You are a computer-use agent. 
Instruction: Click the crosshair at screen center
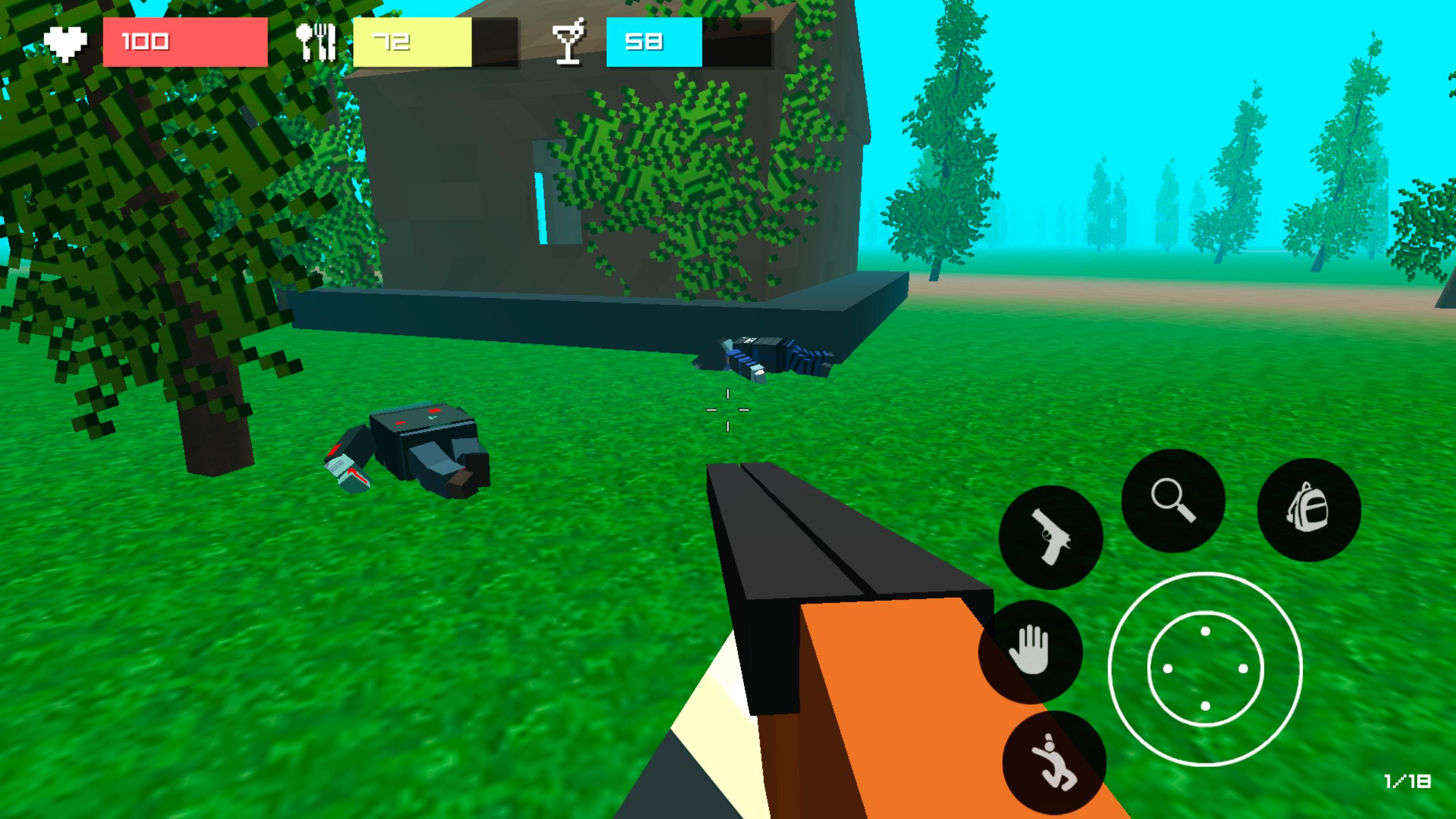727,411
